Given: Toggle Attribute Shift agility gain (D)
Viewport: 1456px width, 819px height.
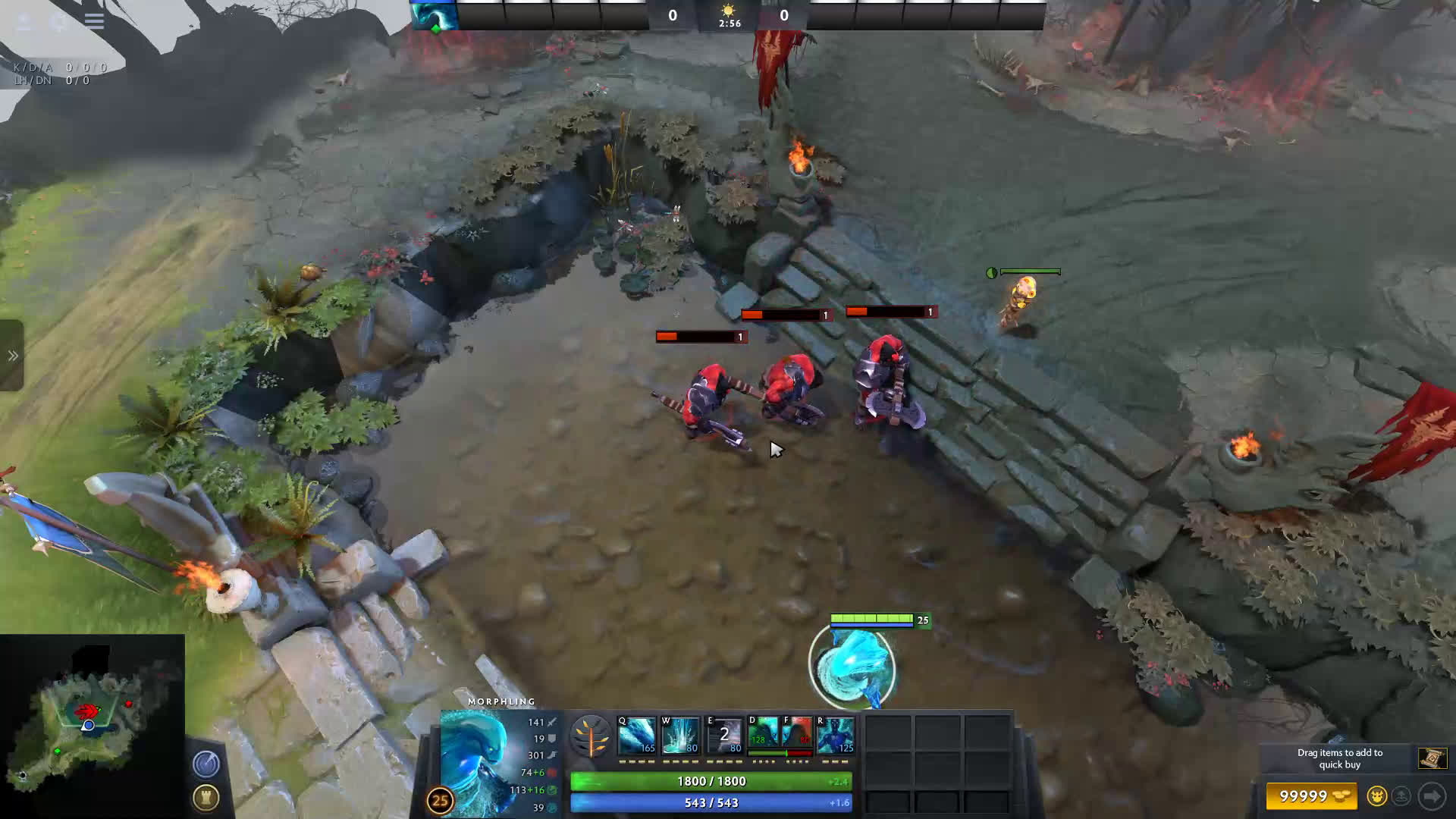Looking at the screenshot, I should (x=763, y=734).
